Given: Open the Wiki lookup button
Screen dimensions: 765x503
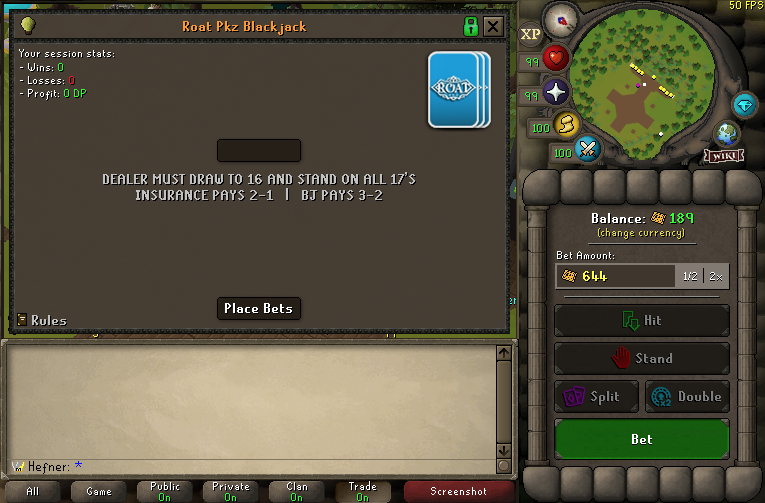Looking at the screenshot, I should 724,155.
